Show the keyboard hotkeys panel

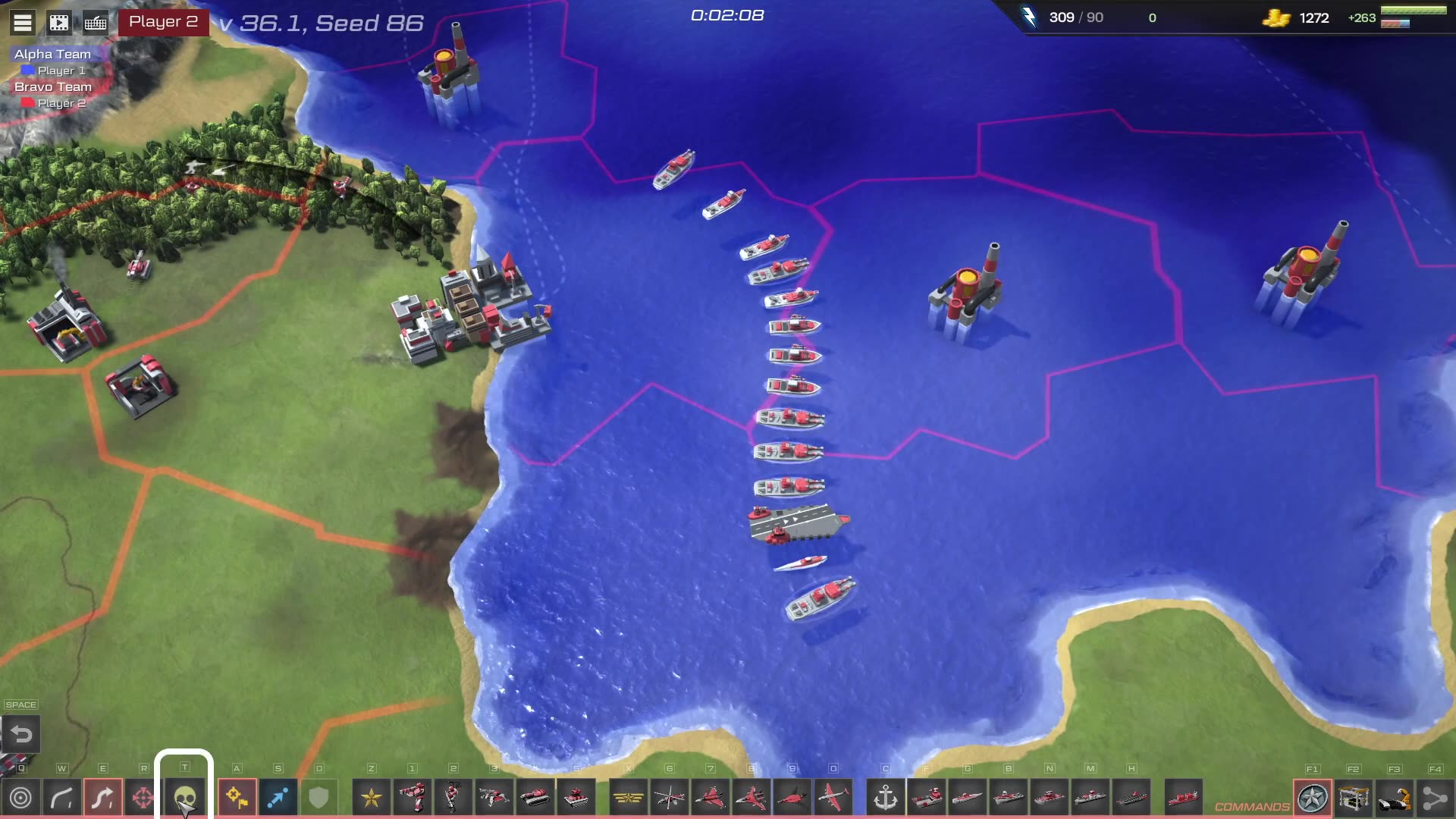96,22
